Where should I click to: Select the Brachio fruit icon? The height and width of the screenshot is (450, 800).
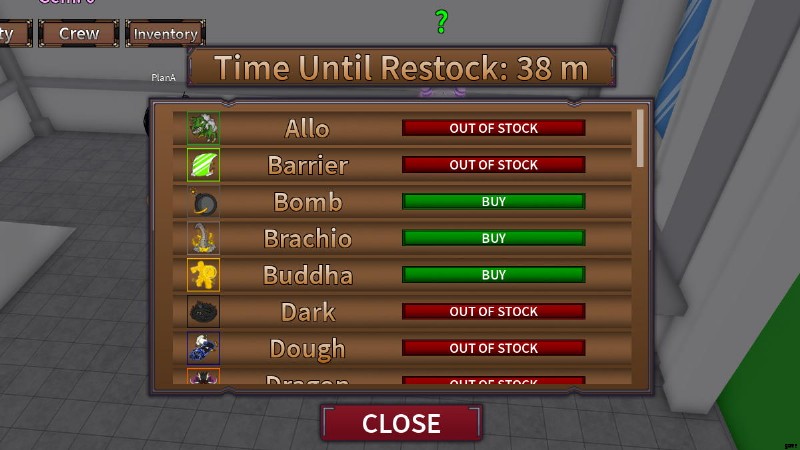(x=204, y=238)
